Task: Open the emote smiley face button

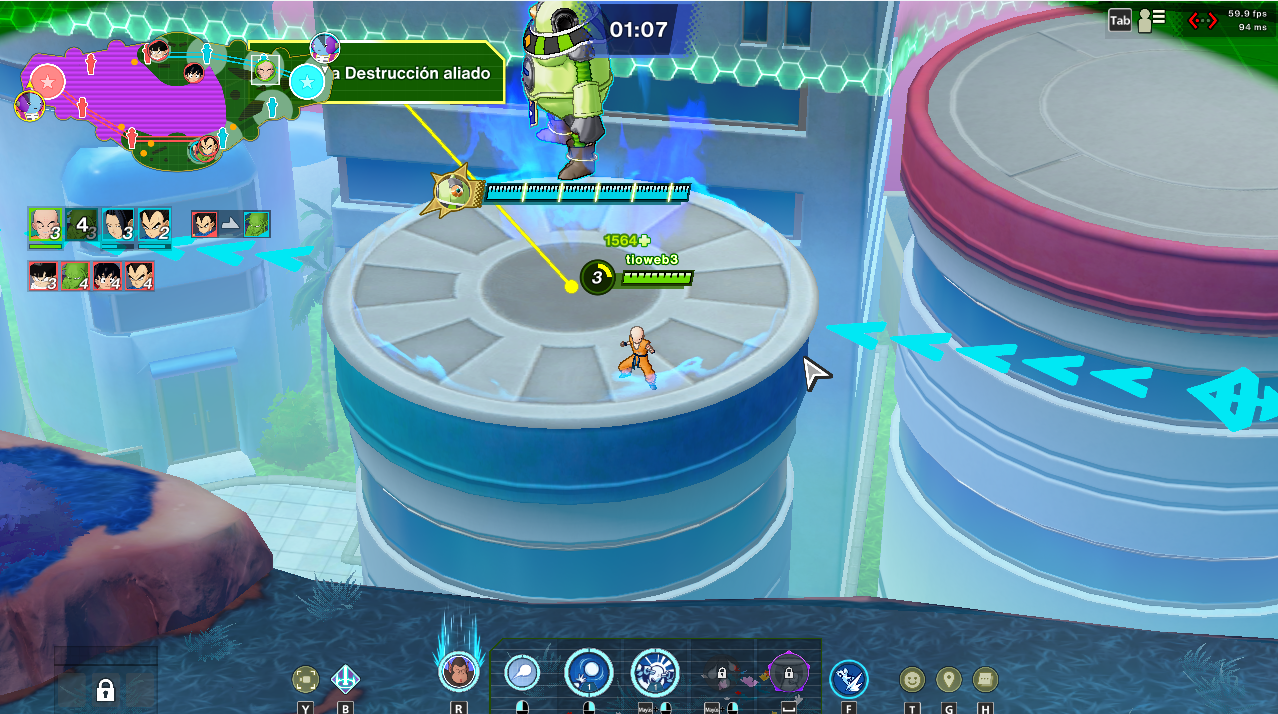Action: point(911,680)
